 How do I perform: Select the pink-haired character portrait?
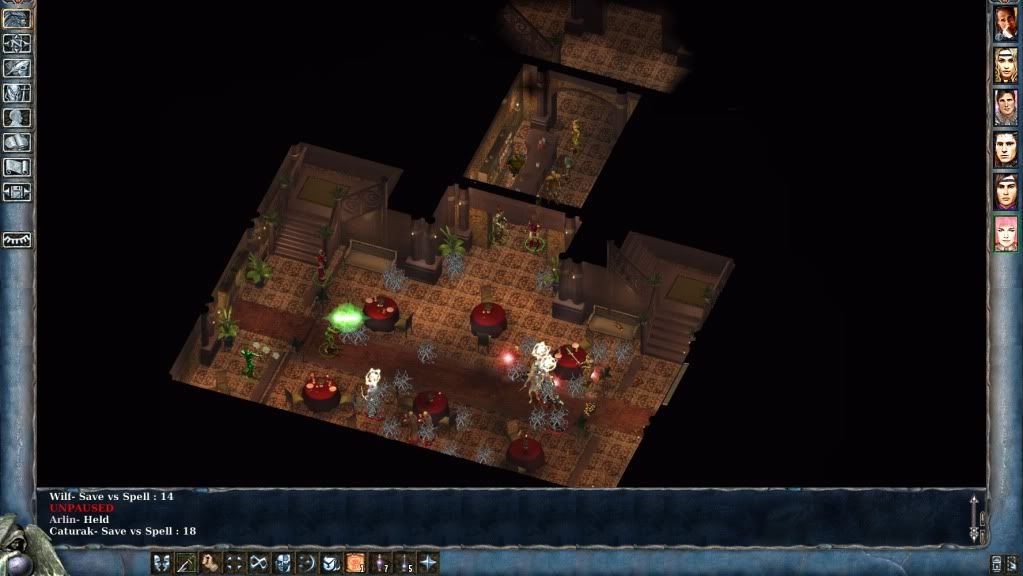tap(1005, 233)
